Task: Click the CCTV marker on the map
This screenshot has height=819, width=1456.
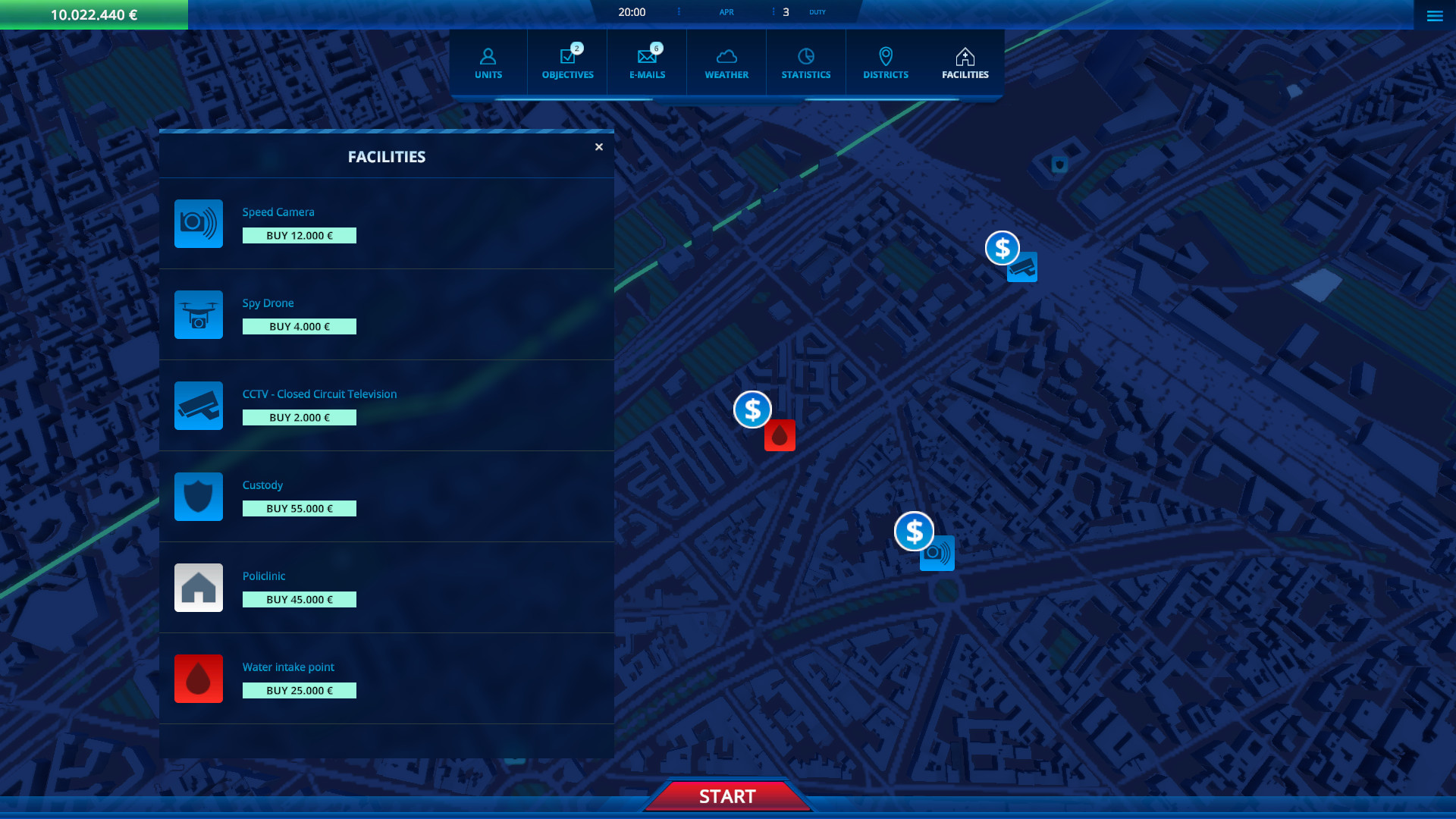Action: point(1021,267)
